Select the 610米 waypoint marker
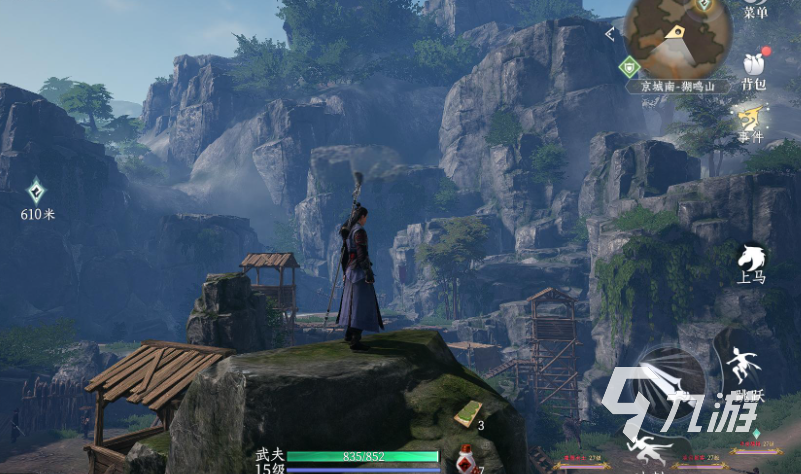This screenshot has width=801, height=474. click(37, 192)
